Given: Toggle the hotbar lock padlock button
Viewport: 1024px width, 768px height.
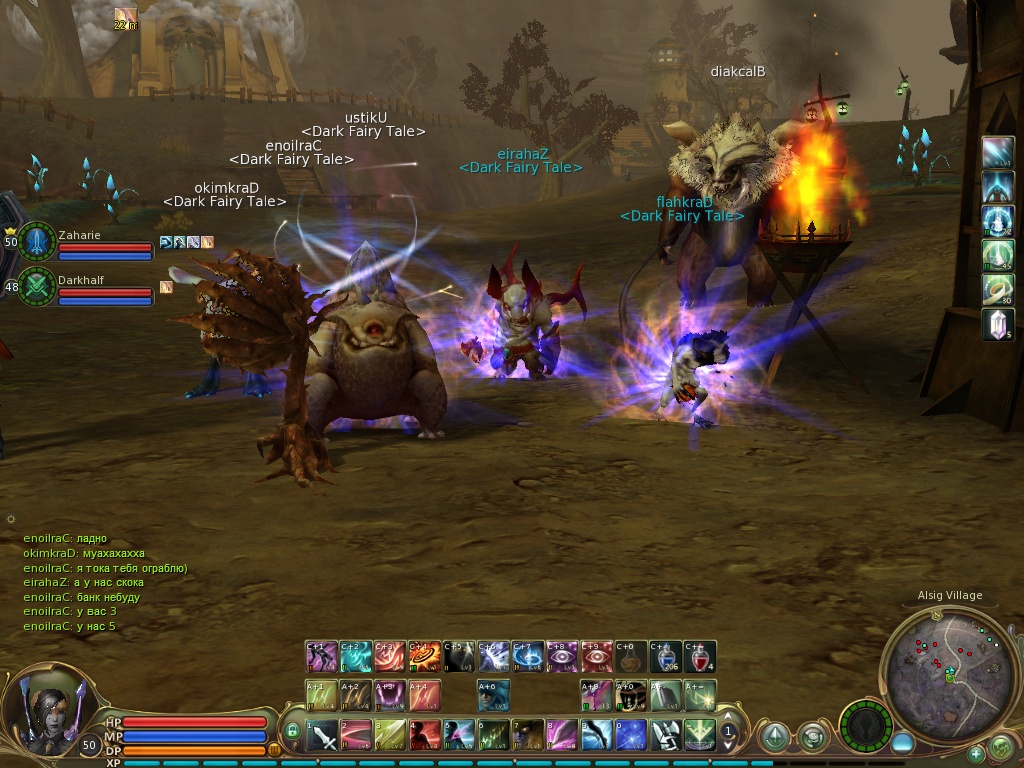Looking at the screenshot, I should 292,732.
